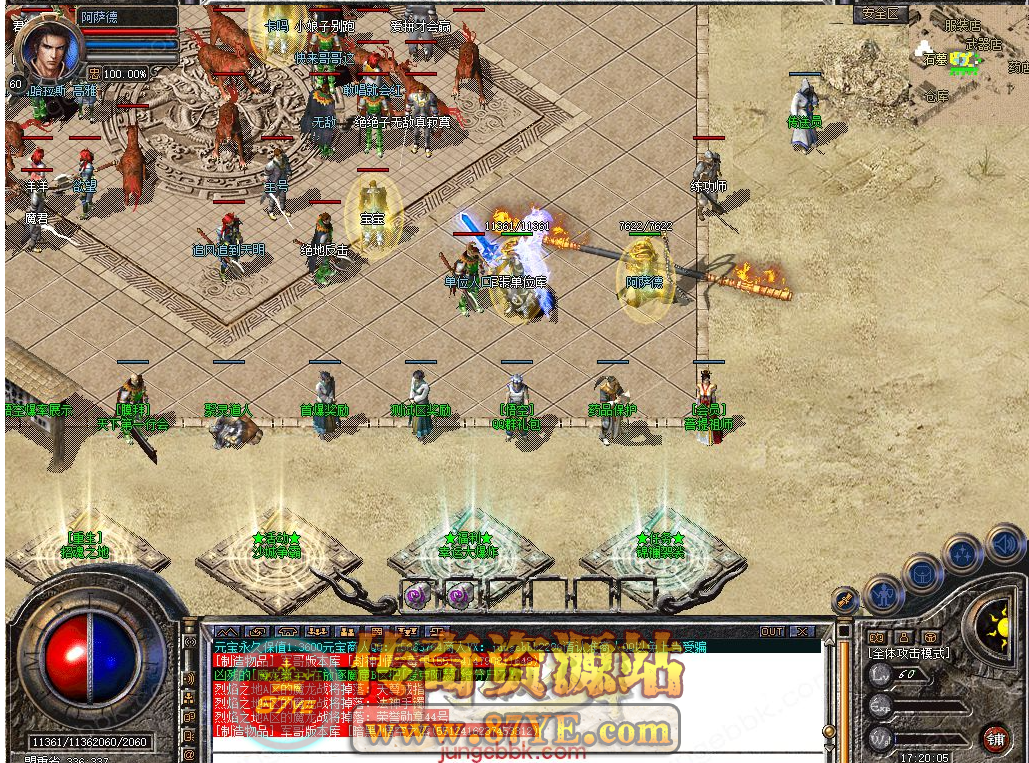The height and width of the screenshot is (763, 1029).
Task: Click the close X button on chat bar
Action: (802, 632)
